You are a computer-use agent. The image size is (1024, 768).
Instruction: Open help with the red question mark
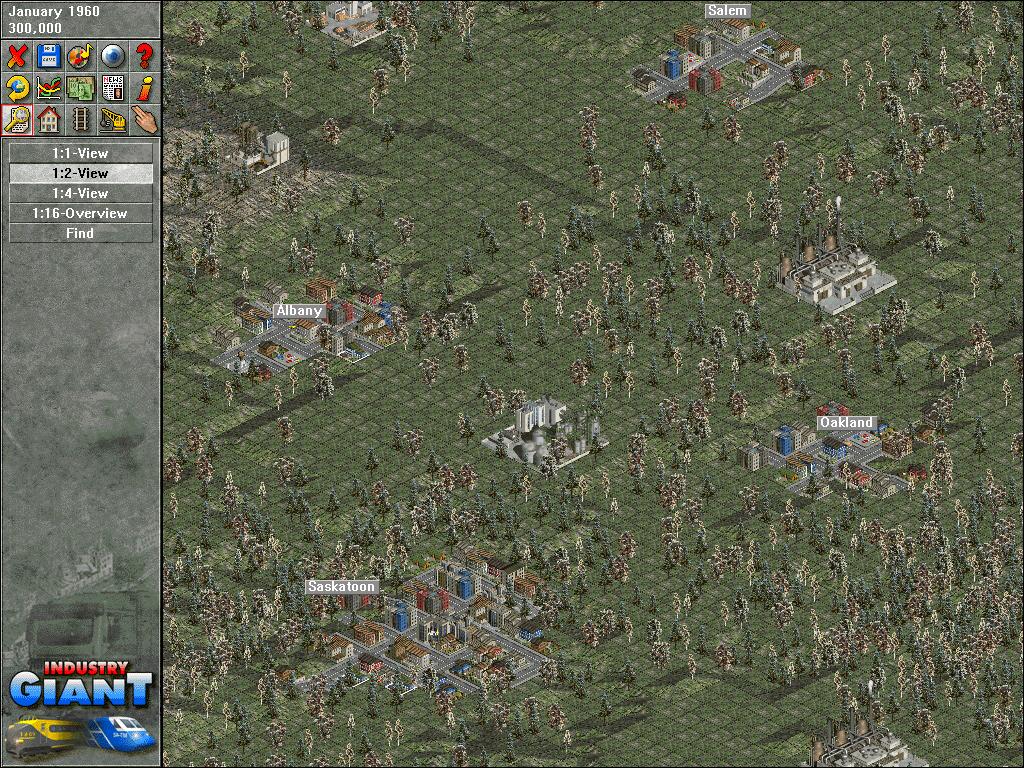145,56
